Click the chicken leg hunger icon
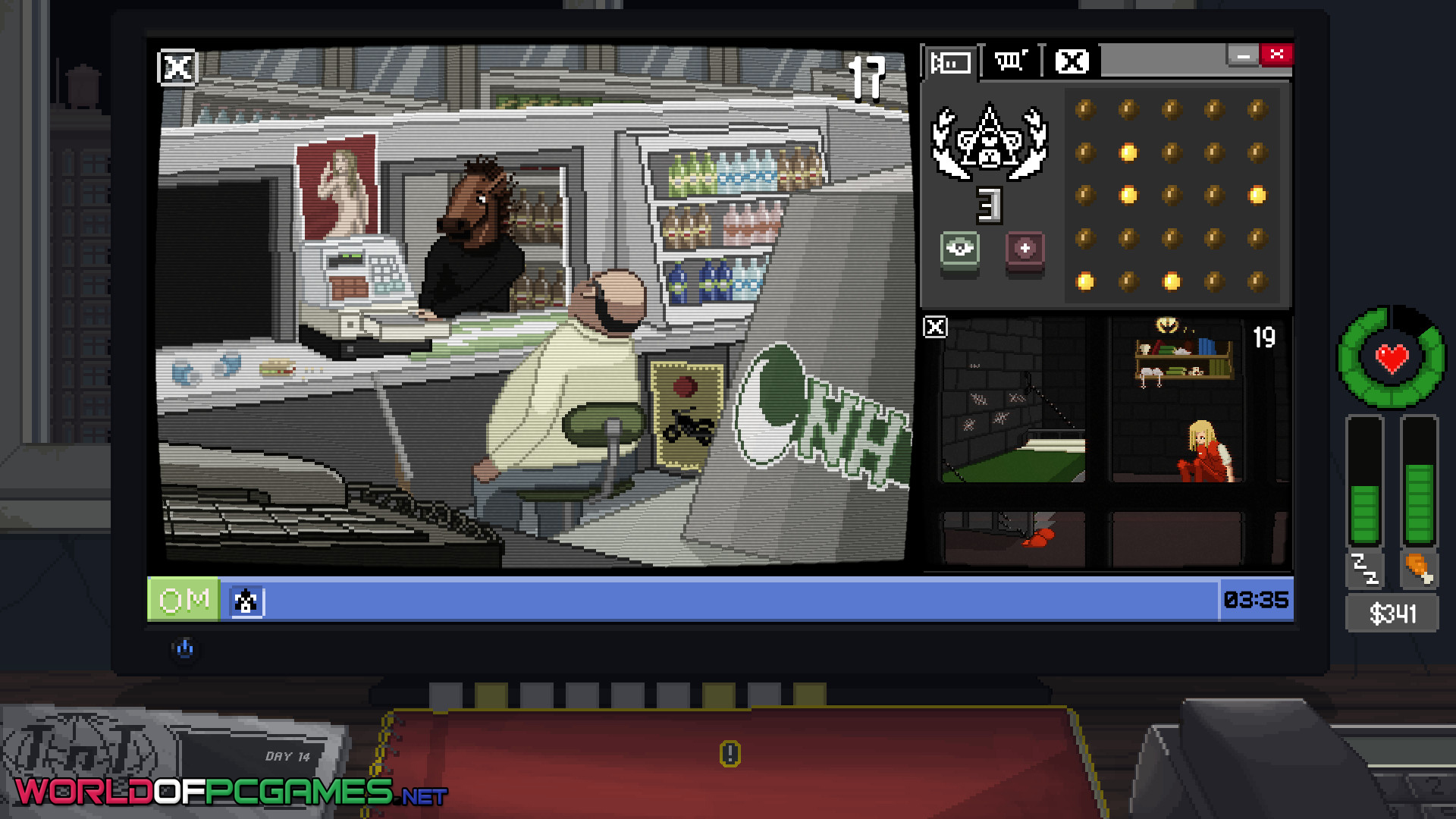Image resolution: width=1456 pixels, height=819 pixels. 1418,569
